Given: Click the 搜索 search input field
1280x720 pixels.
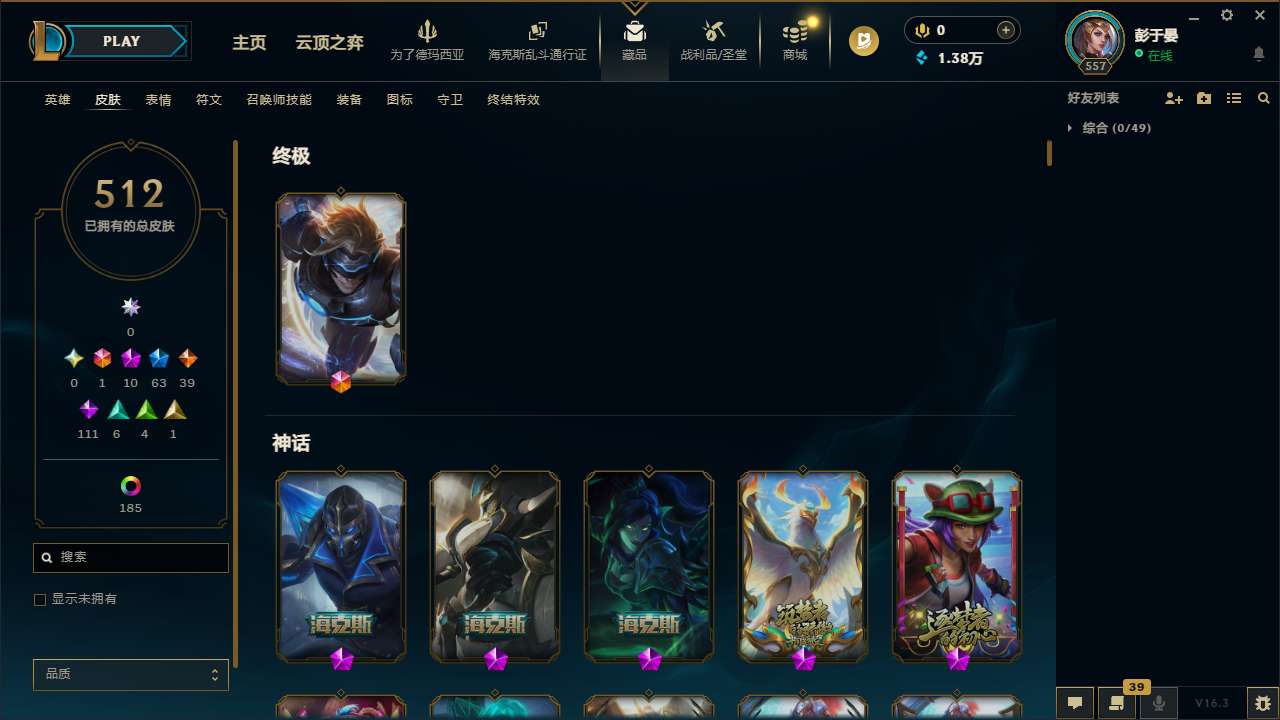Looking at the screenshot, I should tap(130, 557).
